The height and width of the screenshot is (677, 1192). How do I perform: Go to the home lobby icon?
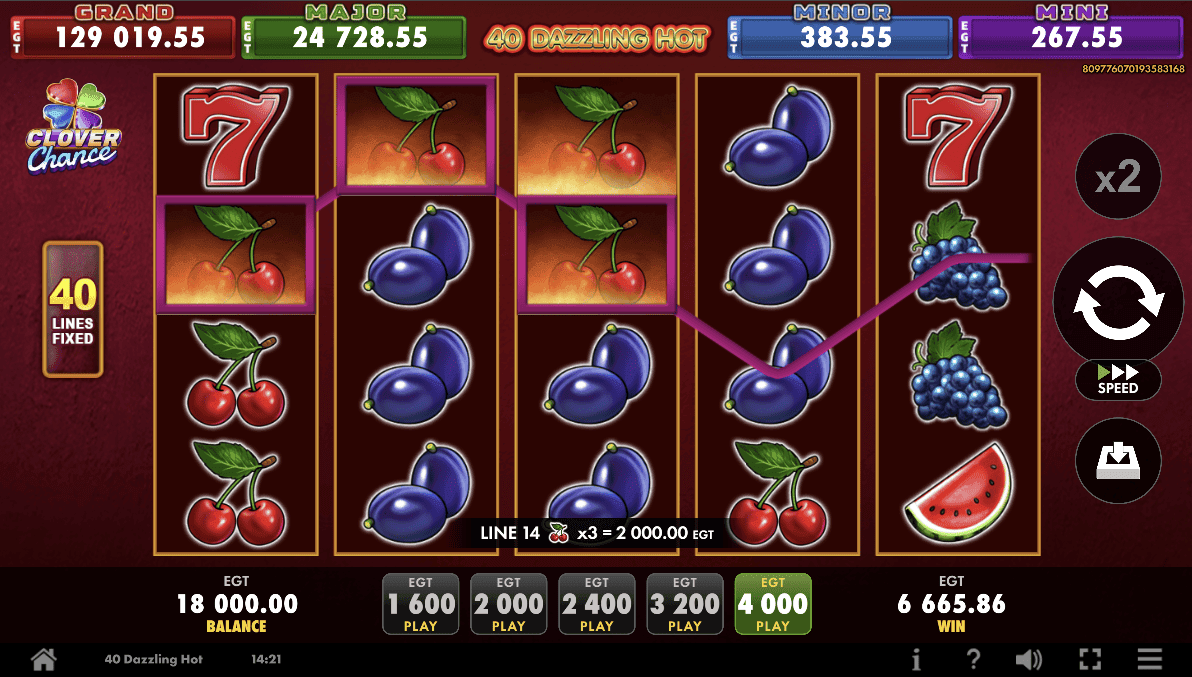[x=43, y=659]
